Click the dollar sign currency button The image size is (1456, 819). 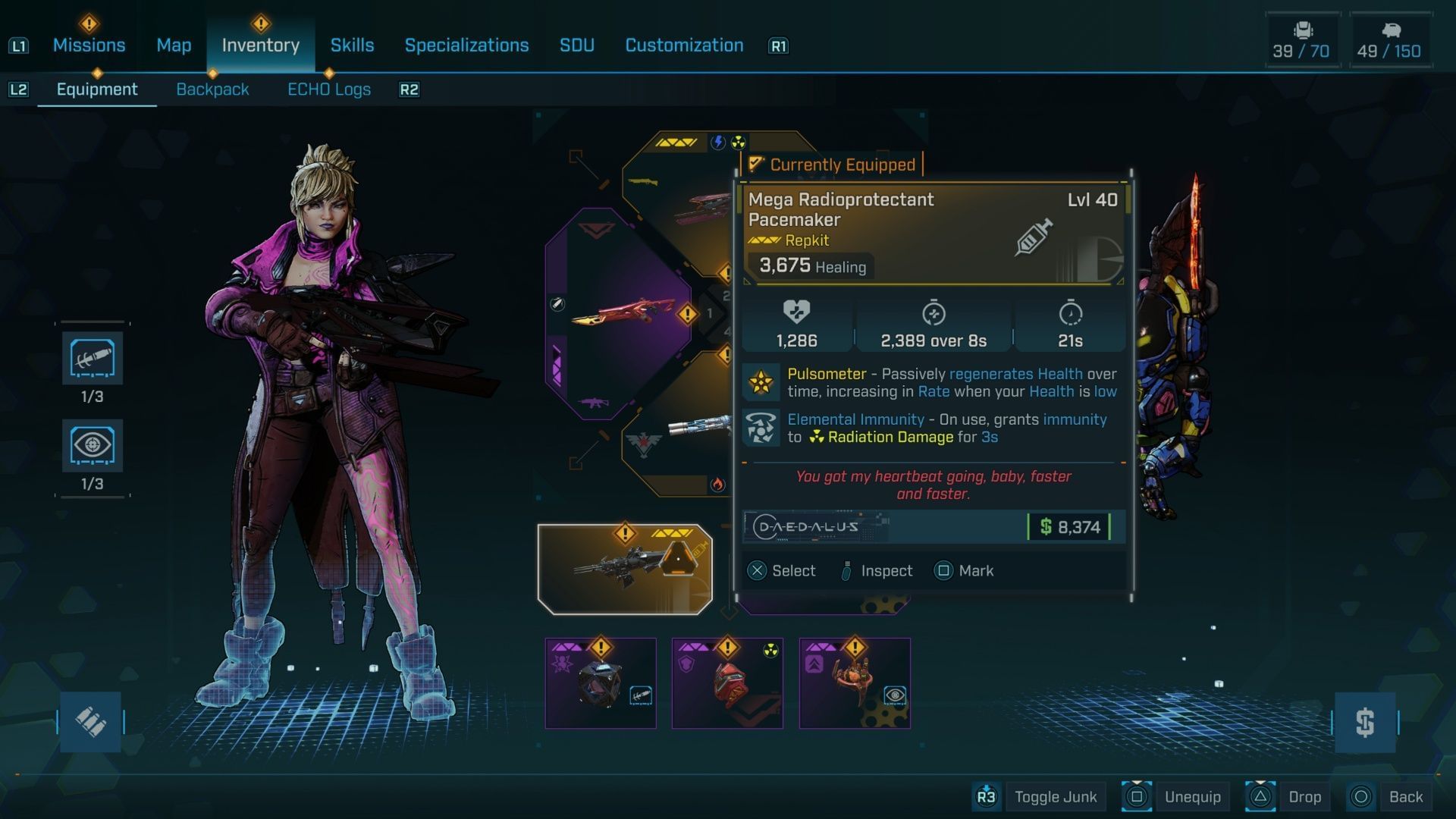pyautogui.click(x=1365, y=722)
